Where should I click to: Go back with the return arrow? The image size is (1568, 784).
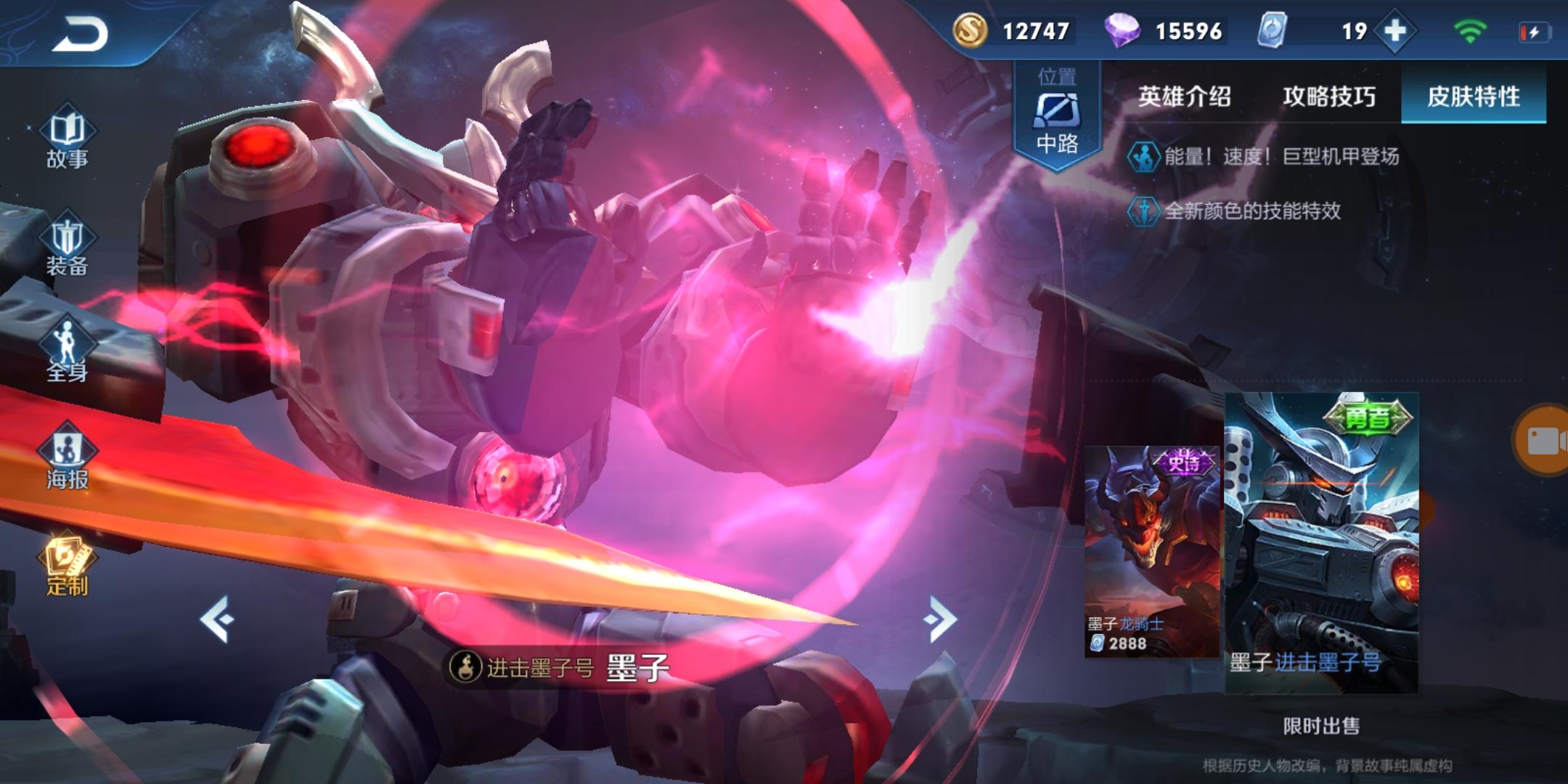point(80,33)
